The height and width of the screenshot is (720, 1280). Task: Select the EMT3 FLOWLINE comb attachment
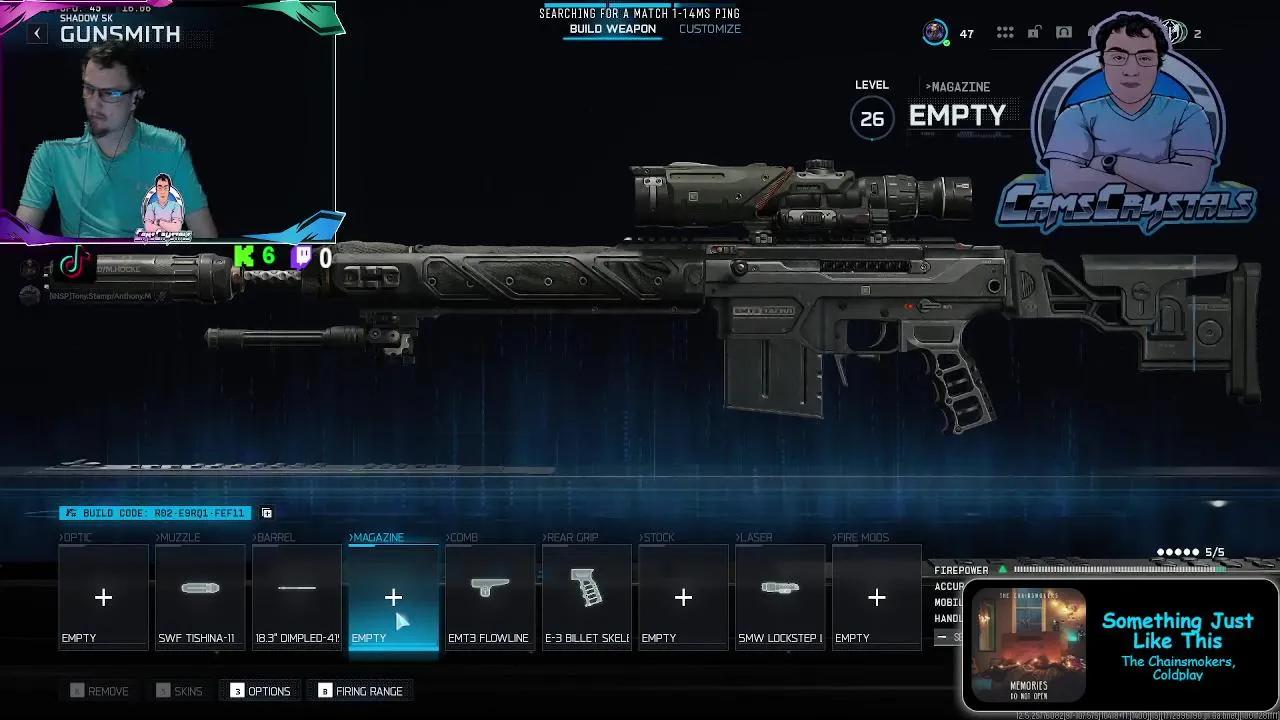(489, 597)
